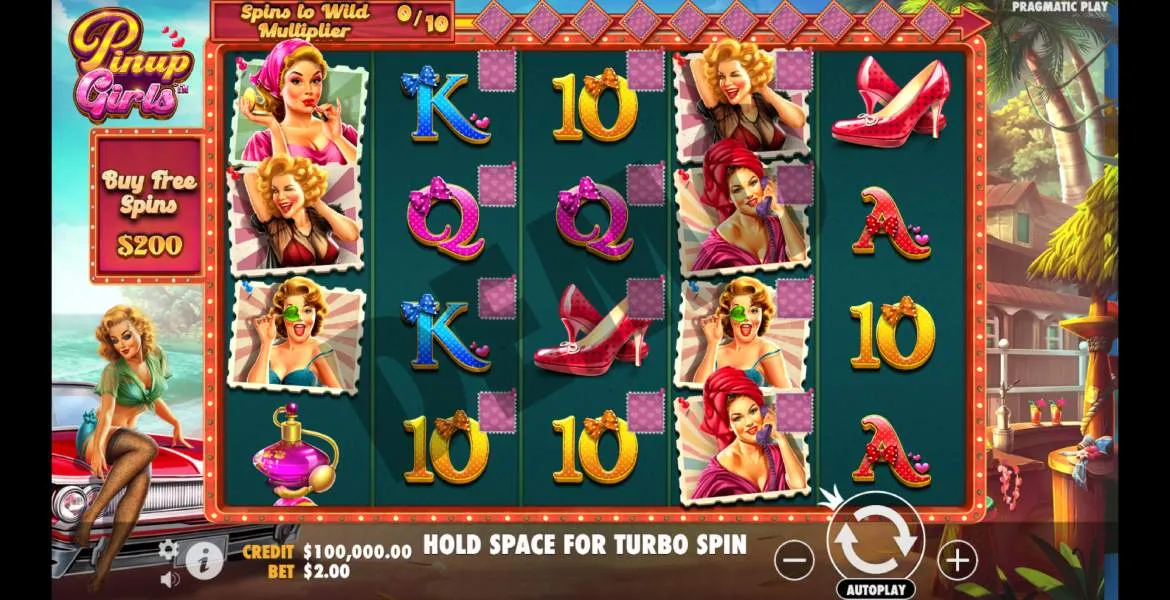The height and width of the screenshot is (600, 1170).
Task: Open the Autoplay options
Action: (875, 589)
